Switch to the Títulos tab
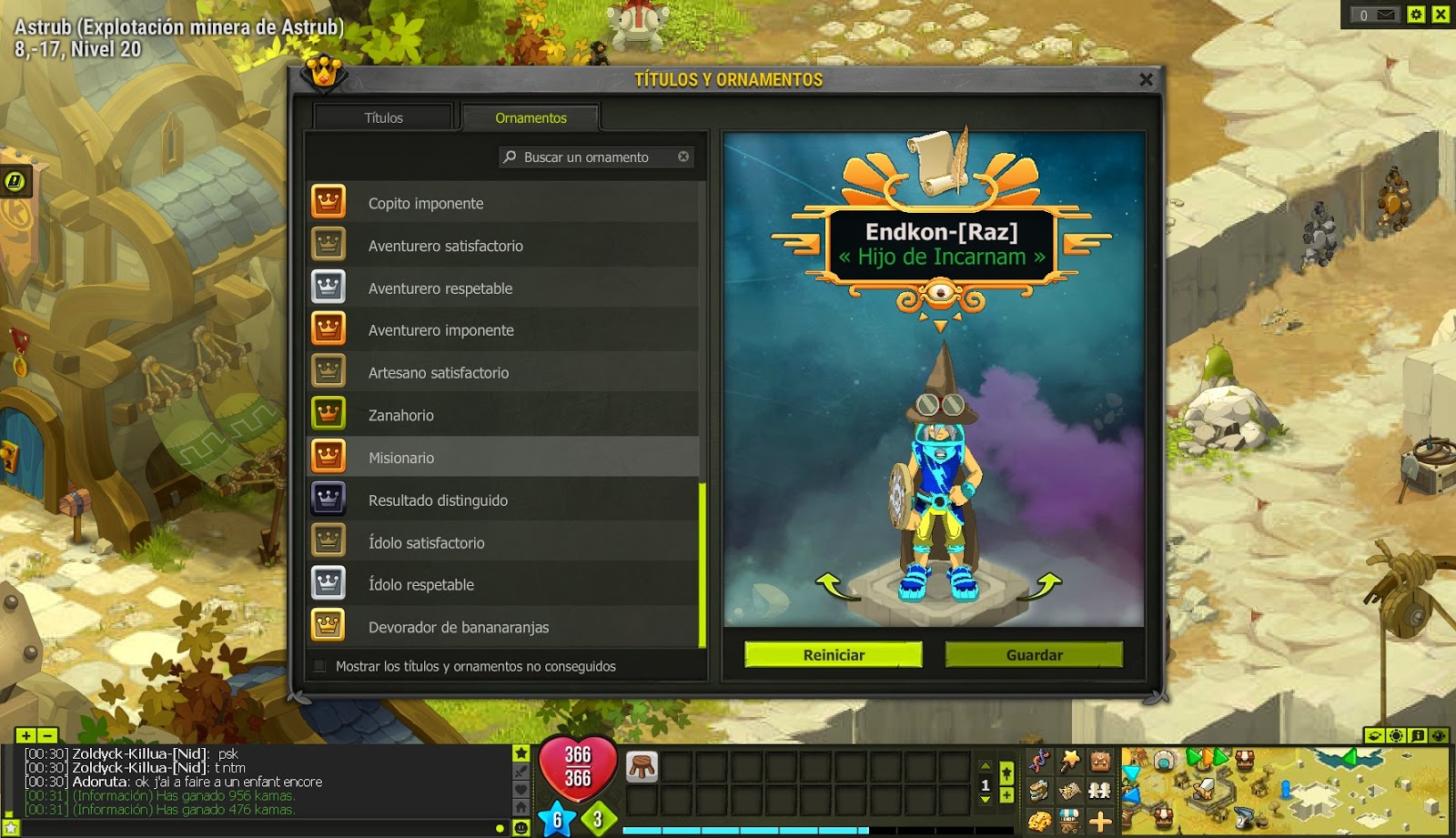Image resolution: width=1456 pixels, height=838 pixels. pos(381,117)
